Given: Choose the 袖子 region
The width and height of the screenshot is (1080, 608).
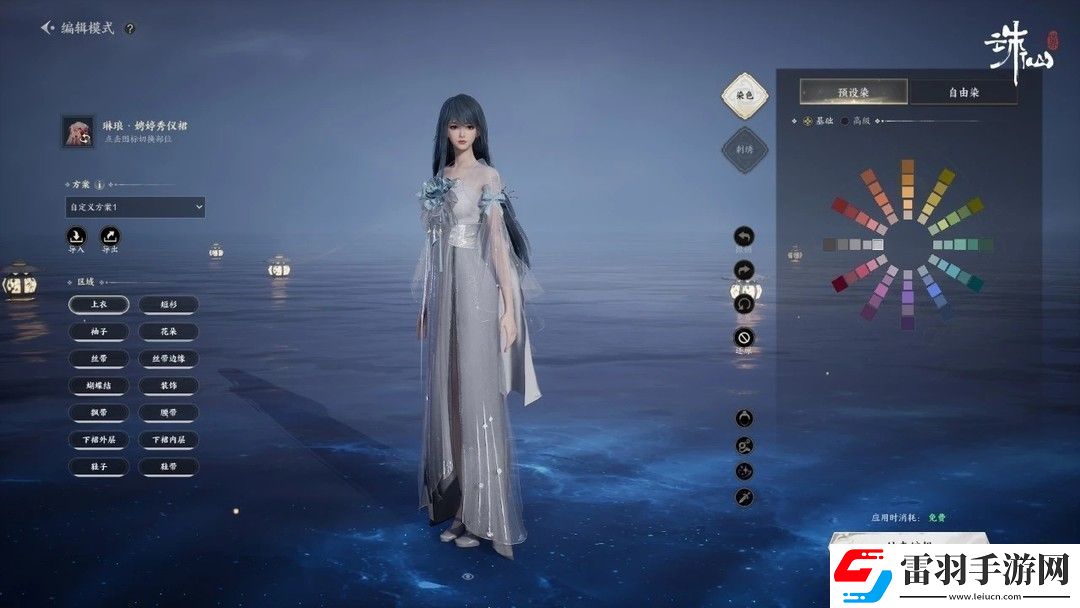Looking at the screenshot, I should click(98, 331).
